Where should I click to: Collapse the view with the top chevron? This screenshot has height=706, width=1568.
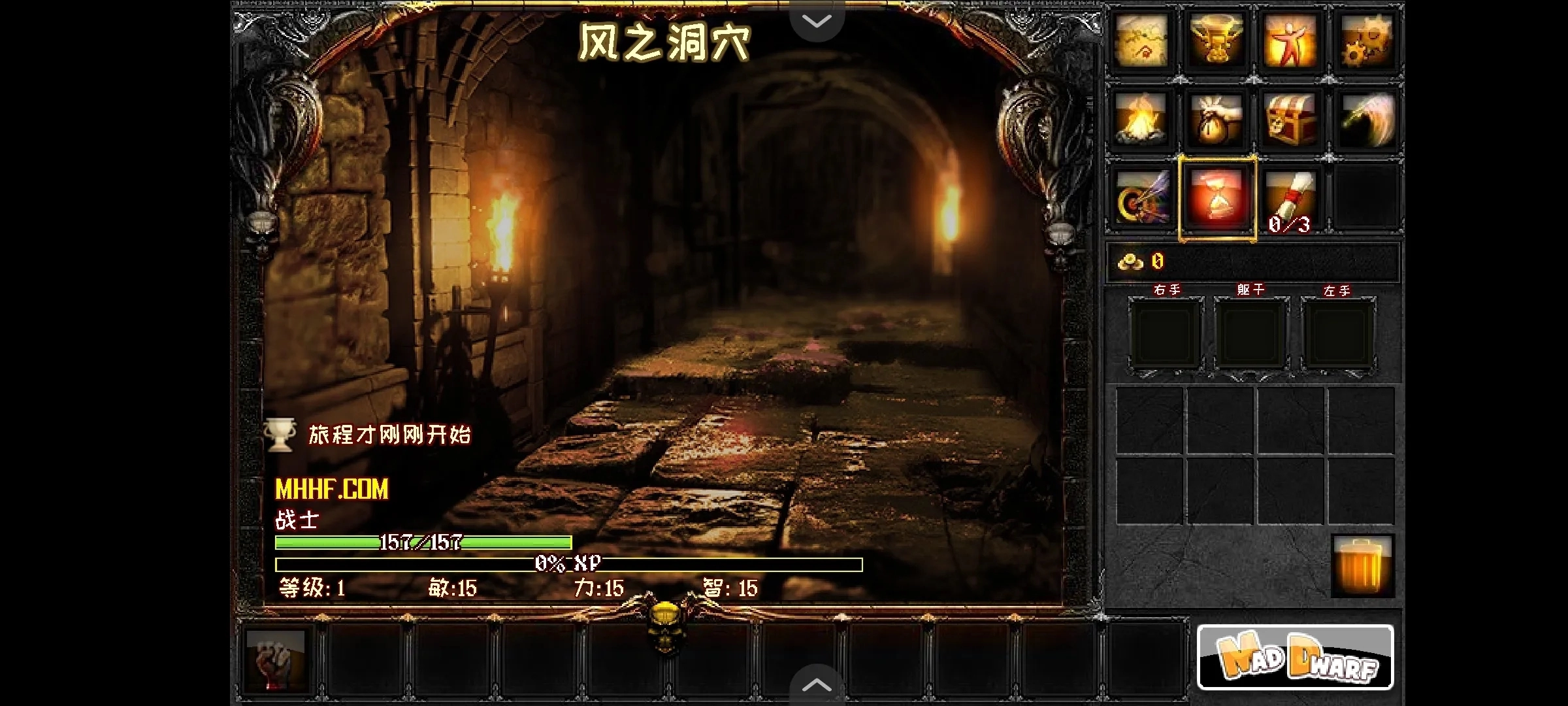point(816,20)
